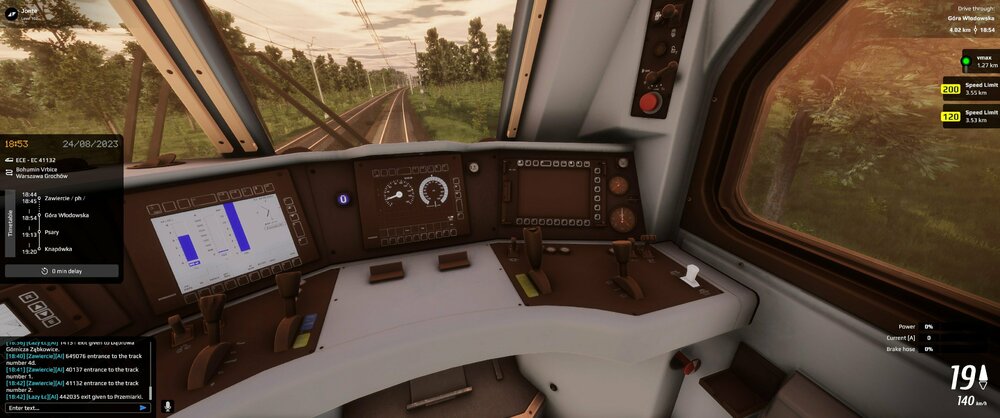
Task: Select the Psary timetable stop
Action: (52, 232)
